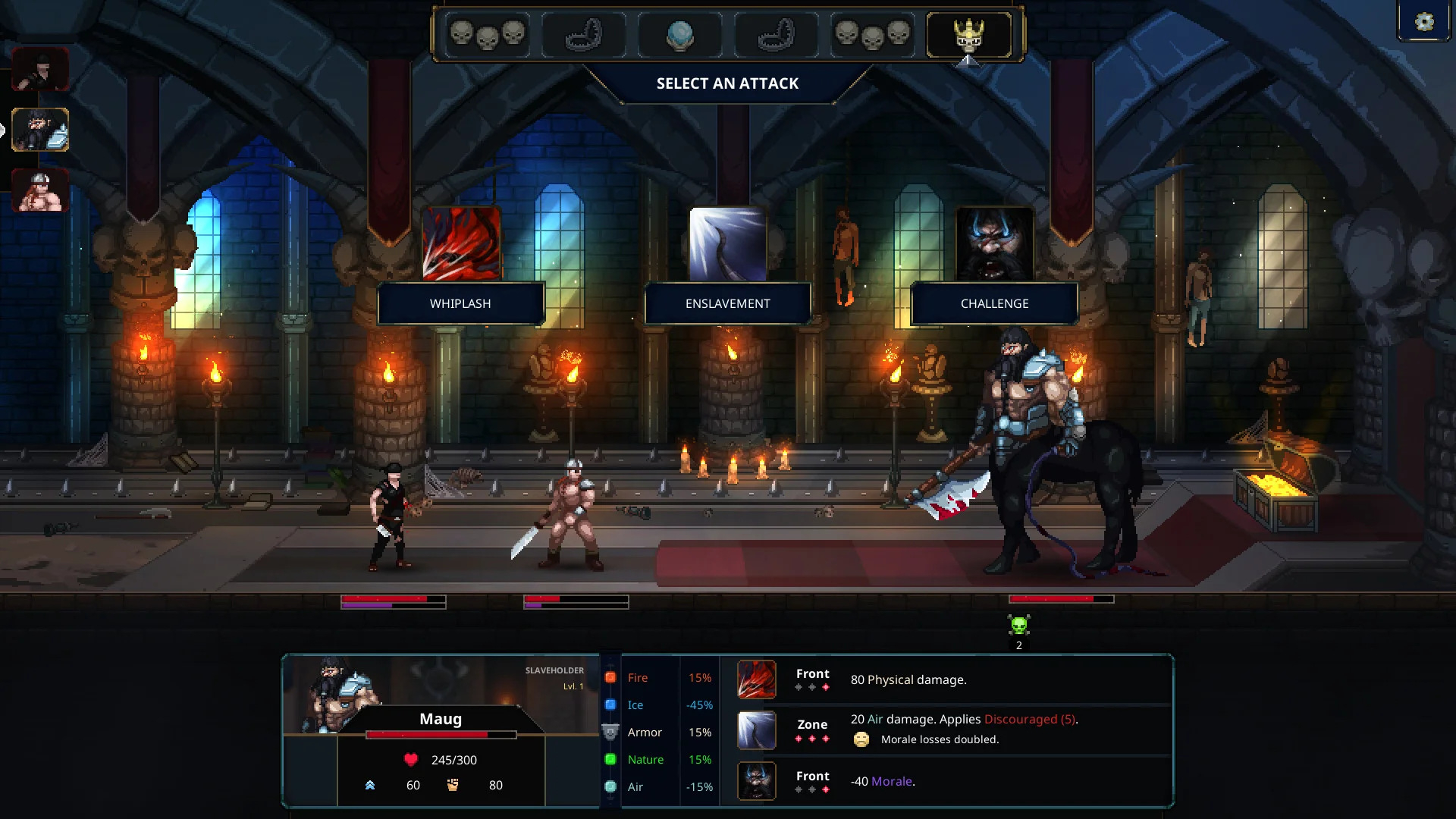The width and height of the screenshot is (1456, 819).
Task: Click the Nature resistance icon
Action: point(610,759)
